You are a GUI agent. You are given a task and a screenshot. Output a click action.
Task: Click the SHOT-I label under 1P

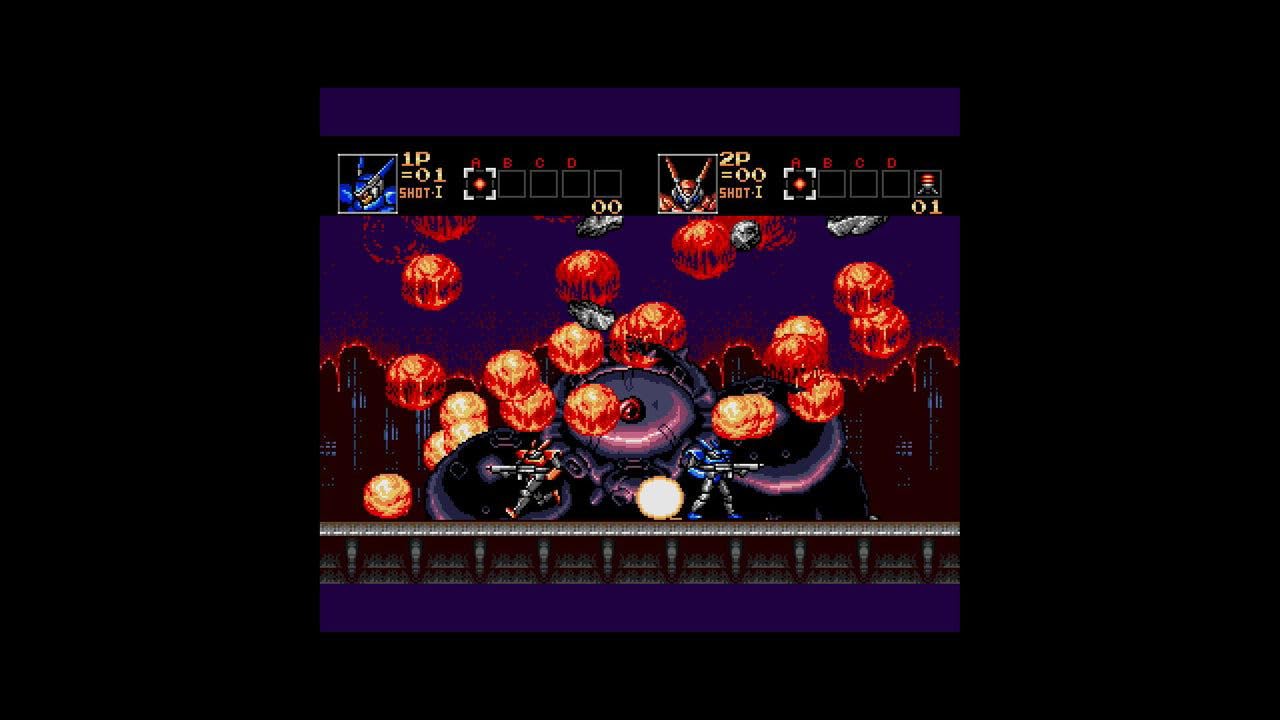click(421, 194)
